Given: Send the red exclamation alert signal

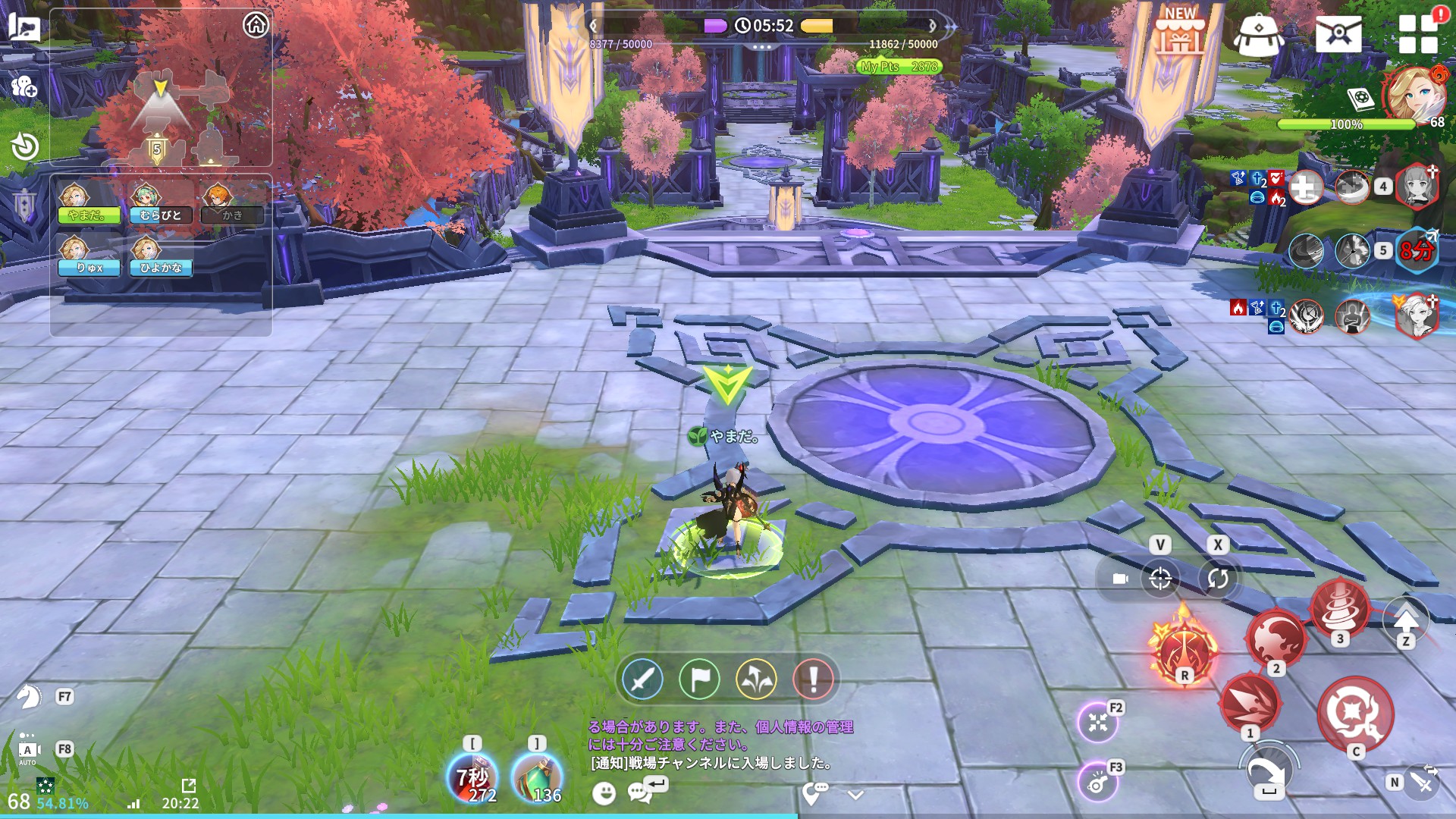Looking at the screenshot, I should [813, 679].
